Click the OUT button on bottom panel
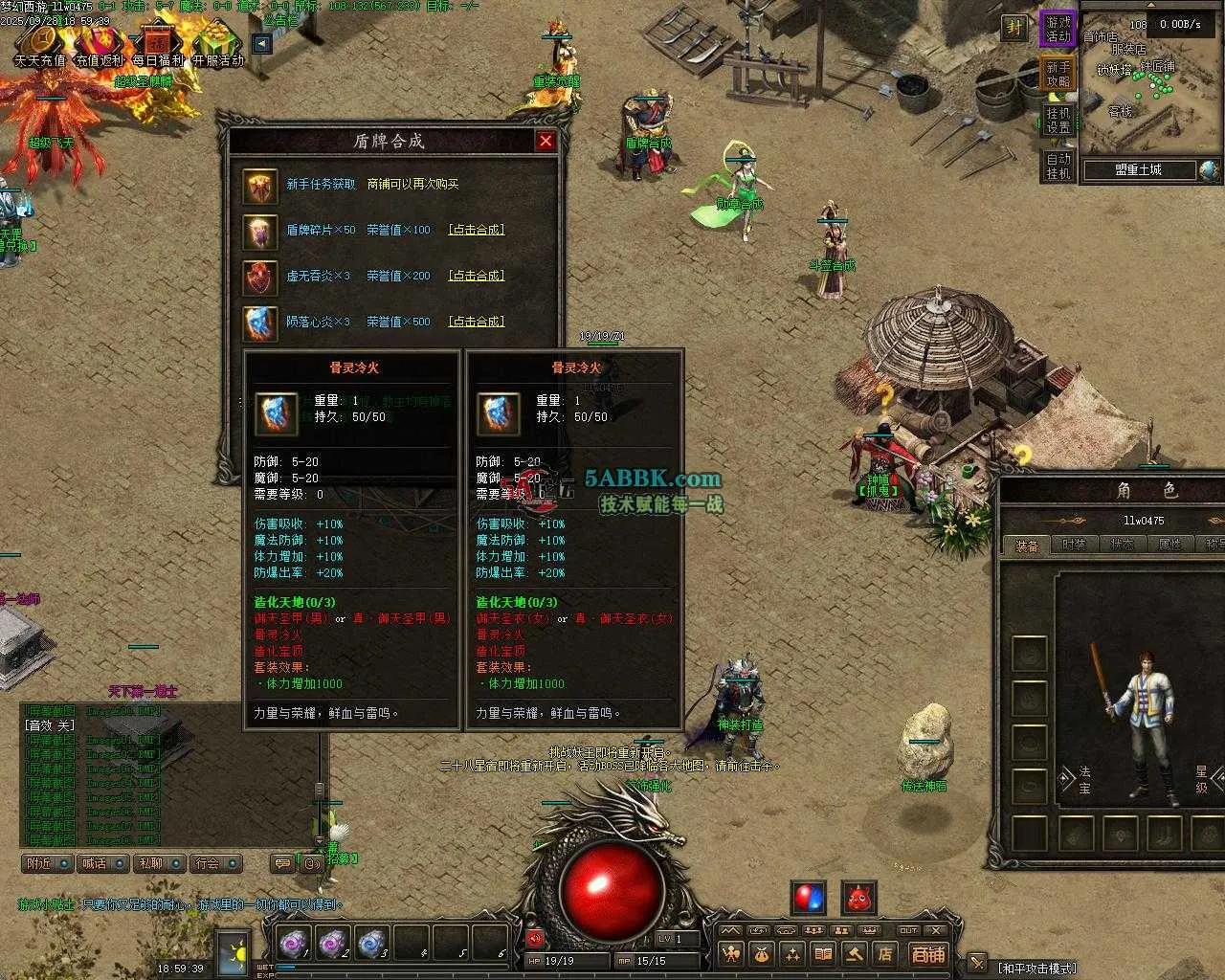Image resolution: width=1225 pixels, height=980 pixels. click(x=908, y=930)
